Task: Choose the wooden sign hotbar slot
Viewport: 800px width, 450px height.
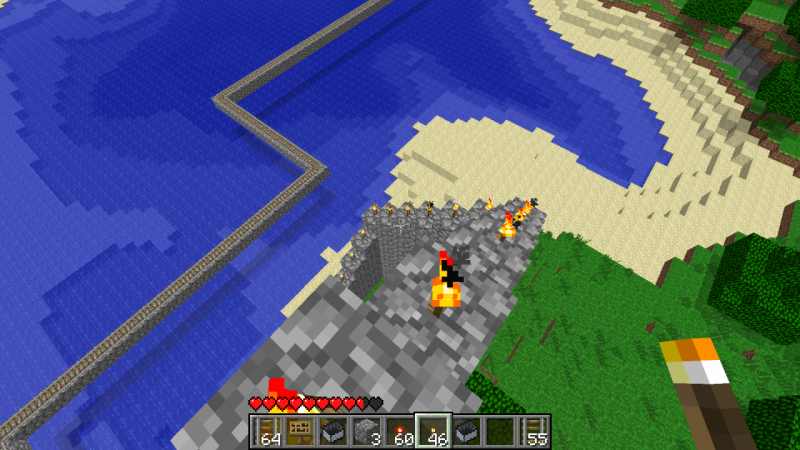Action: (300, 431)
